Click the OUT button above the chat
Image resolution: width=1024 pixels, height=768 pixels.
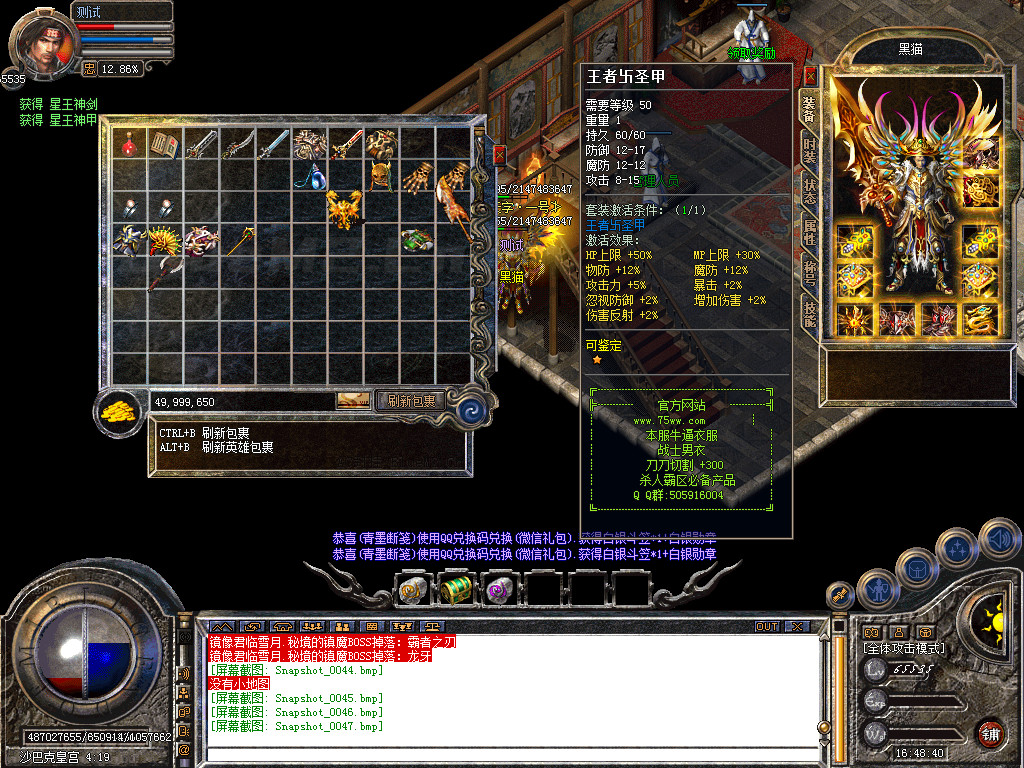pos(766,627)
